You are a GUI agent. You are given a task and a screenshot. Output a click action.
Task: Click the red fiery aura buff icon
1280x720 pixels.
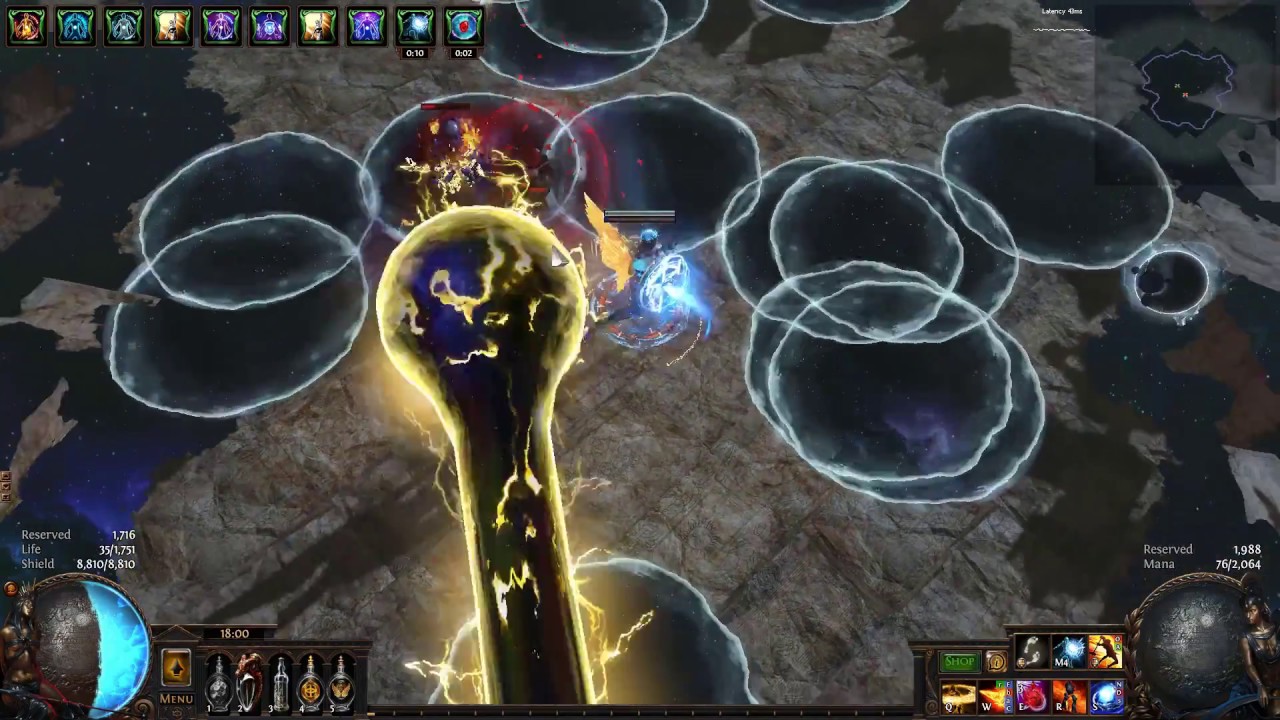27,26
